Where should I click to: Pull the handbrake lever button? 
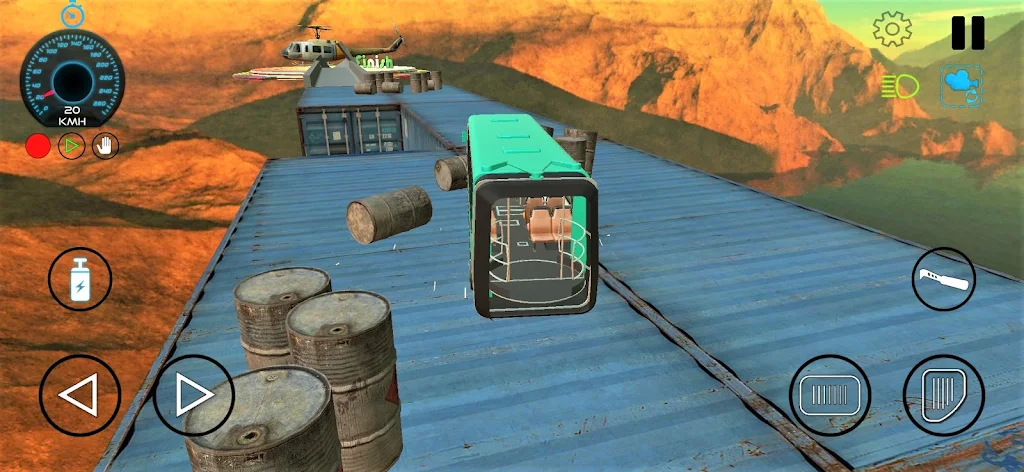(x=943, y=279)
